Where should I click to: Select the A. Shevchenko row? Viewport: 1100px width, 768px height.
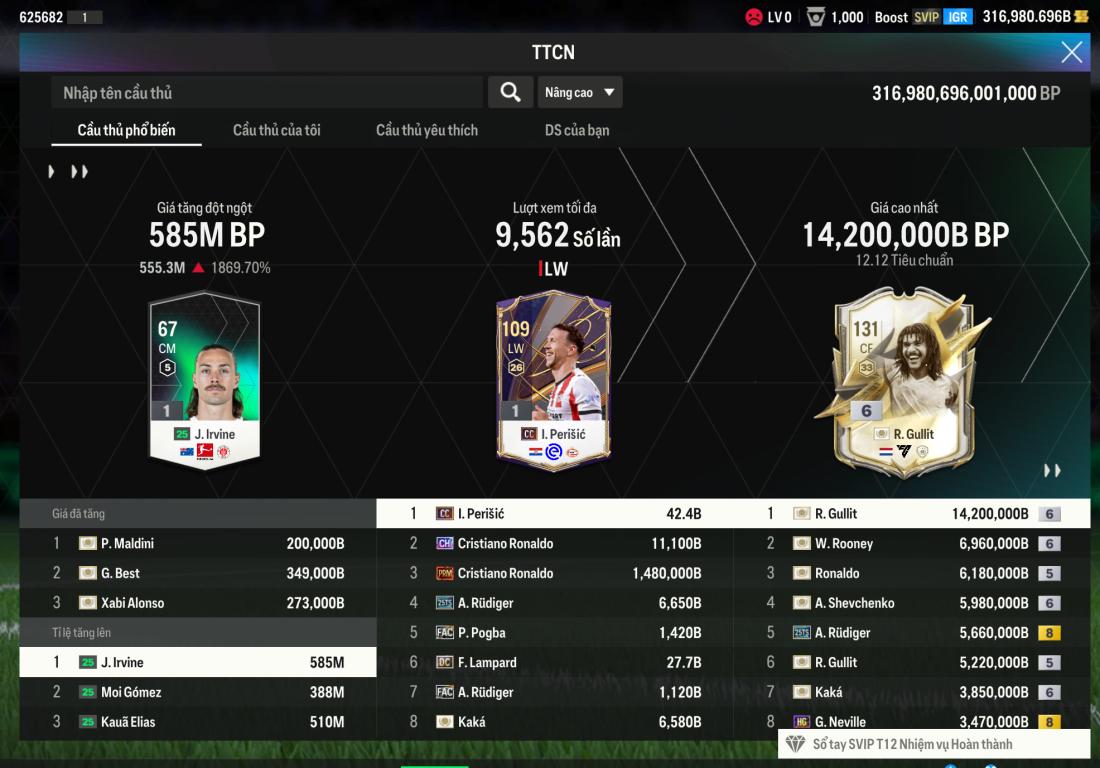pos(911,603)
